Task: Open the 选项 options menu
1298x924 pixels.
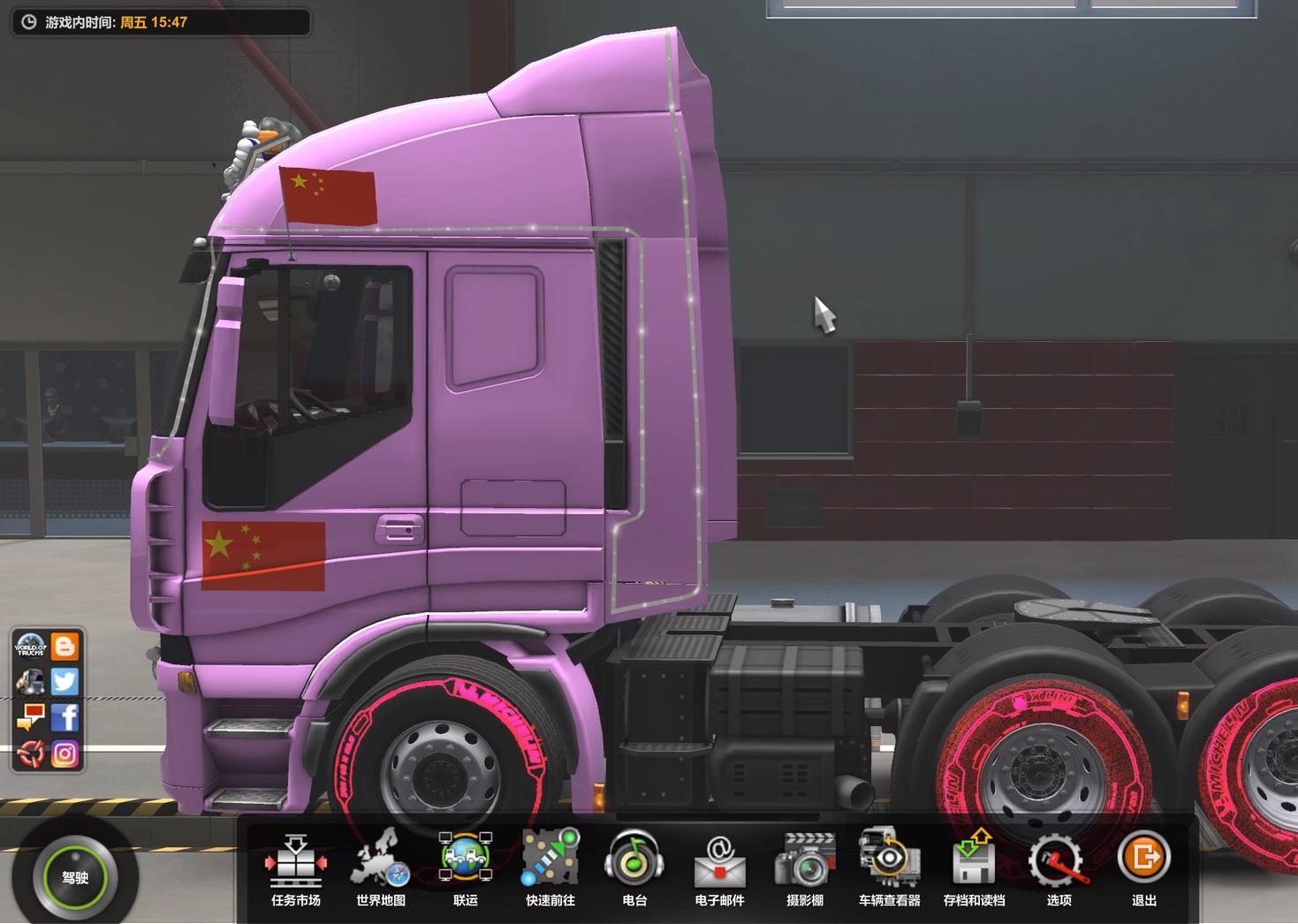Action: pos(1059,867)
